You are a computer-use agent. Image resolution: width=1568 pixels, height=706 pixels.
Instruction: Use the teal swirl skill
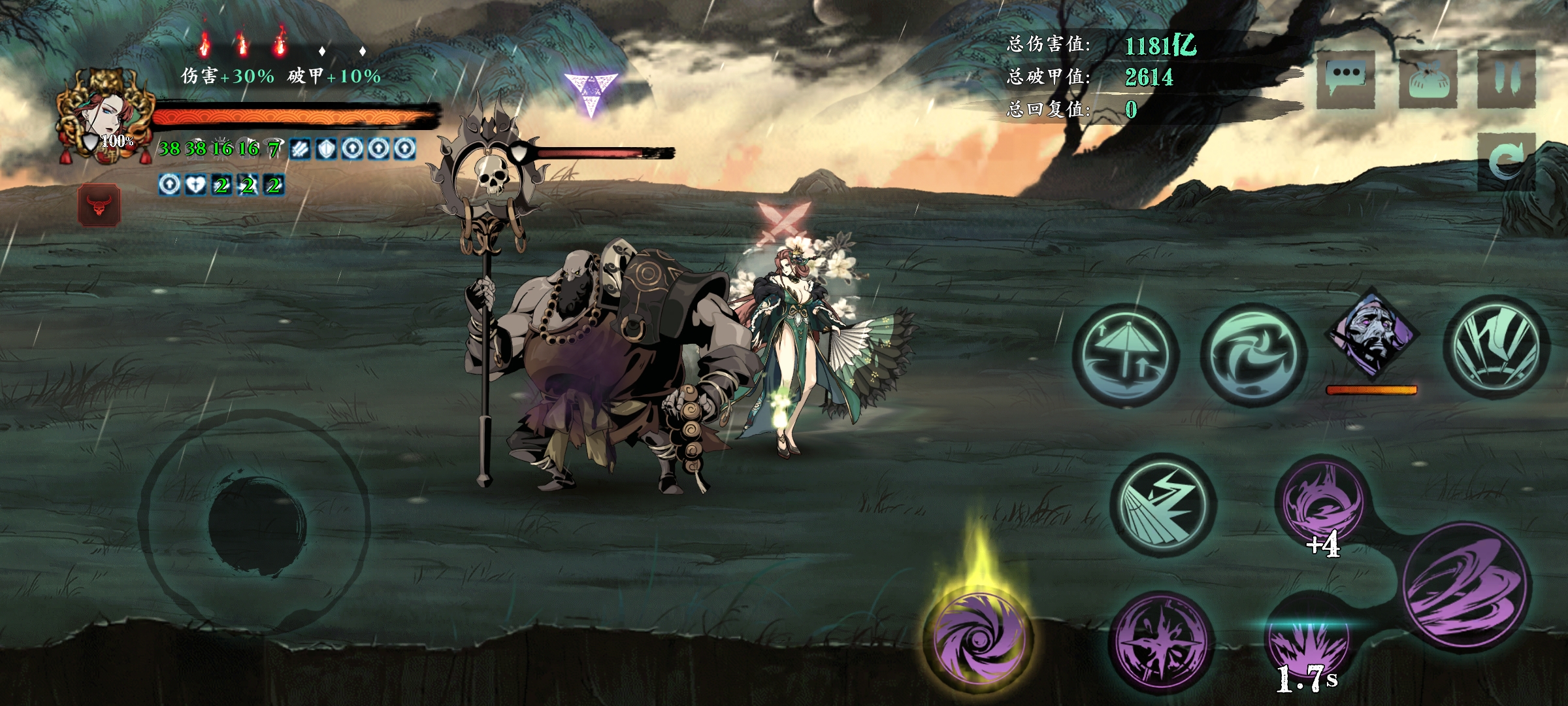1253,356
